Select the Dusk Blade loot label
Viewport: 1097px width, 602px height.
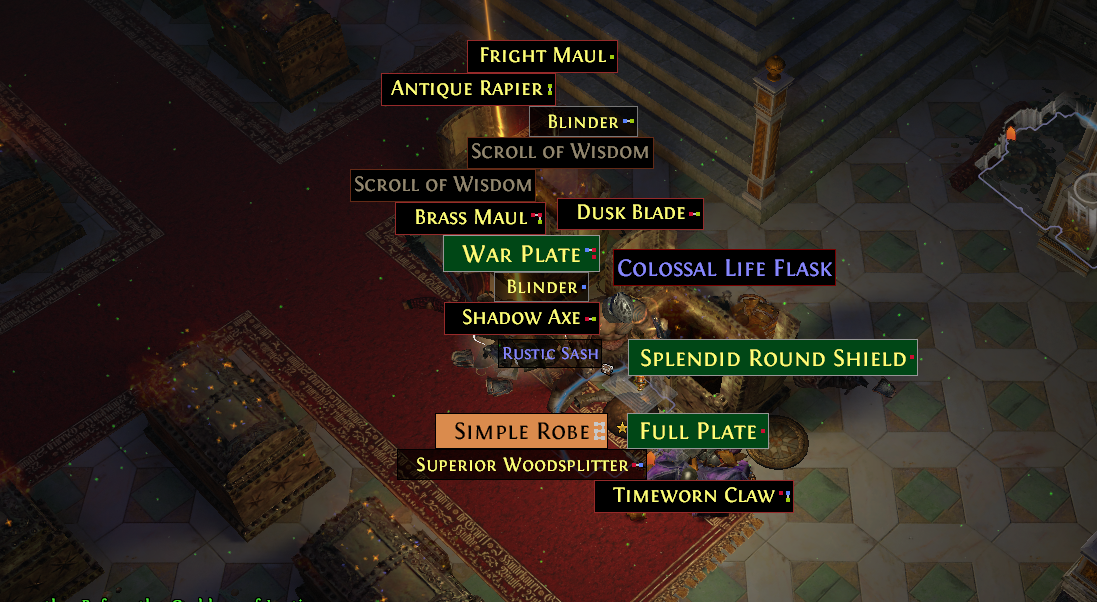click(x=630, y=213)
